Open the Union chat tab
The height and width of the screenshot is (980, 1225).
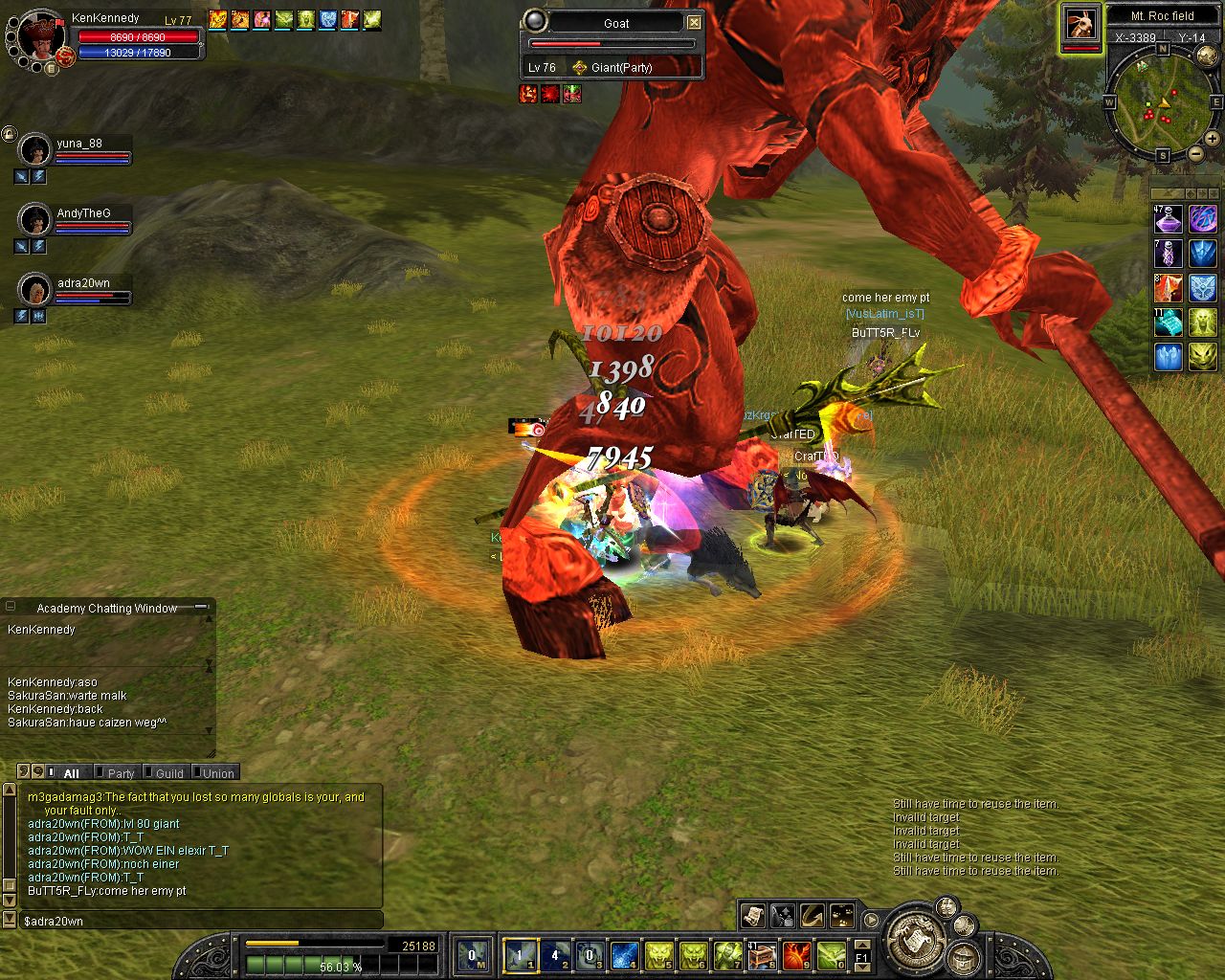pos(218,773)
